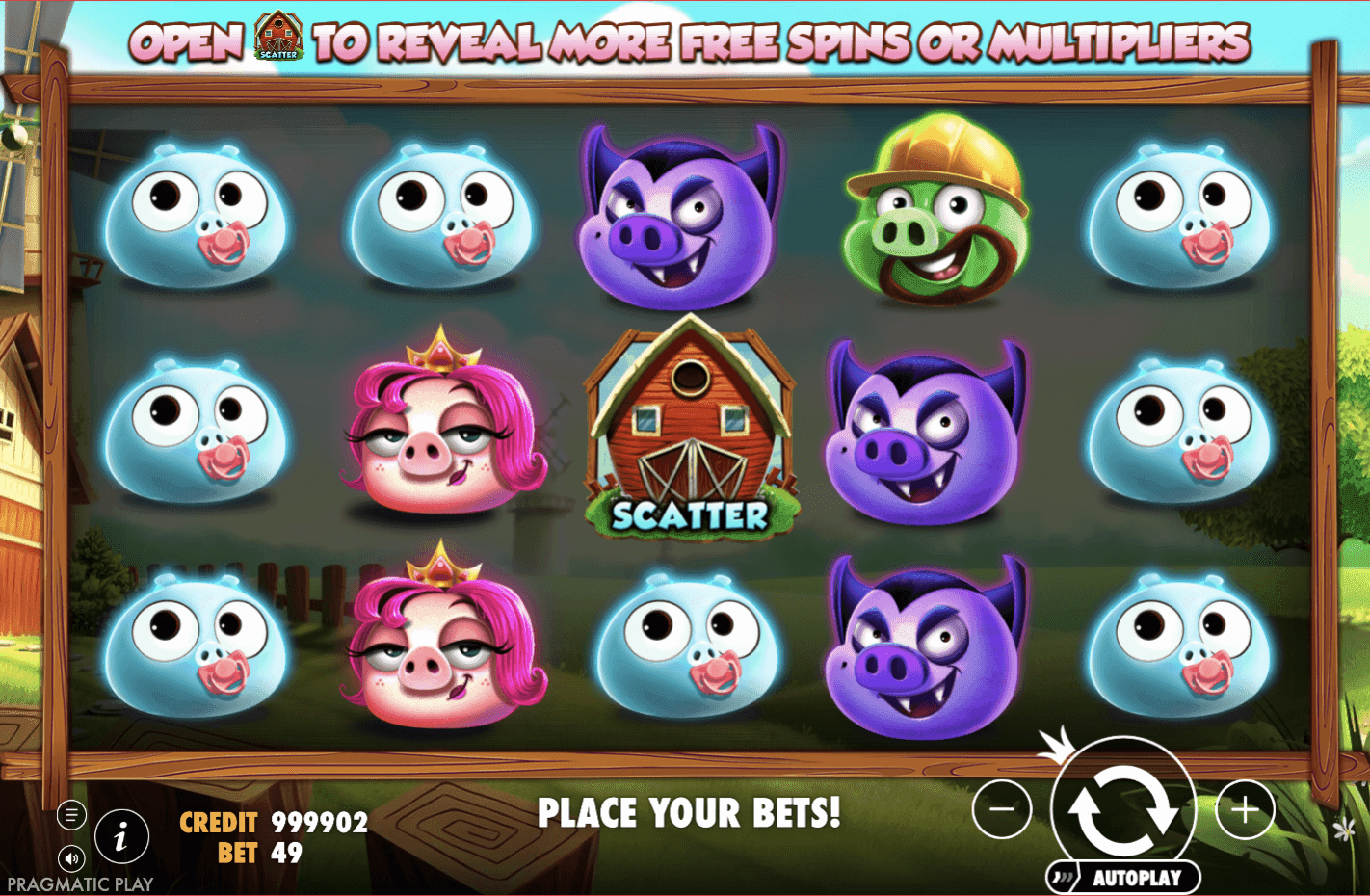Decrease the bet with the minus button
The height and width of the screenshot is (896, 1370).
click(x=1001, y=810)
